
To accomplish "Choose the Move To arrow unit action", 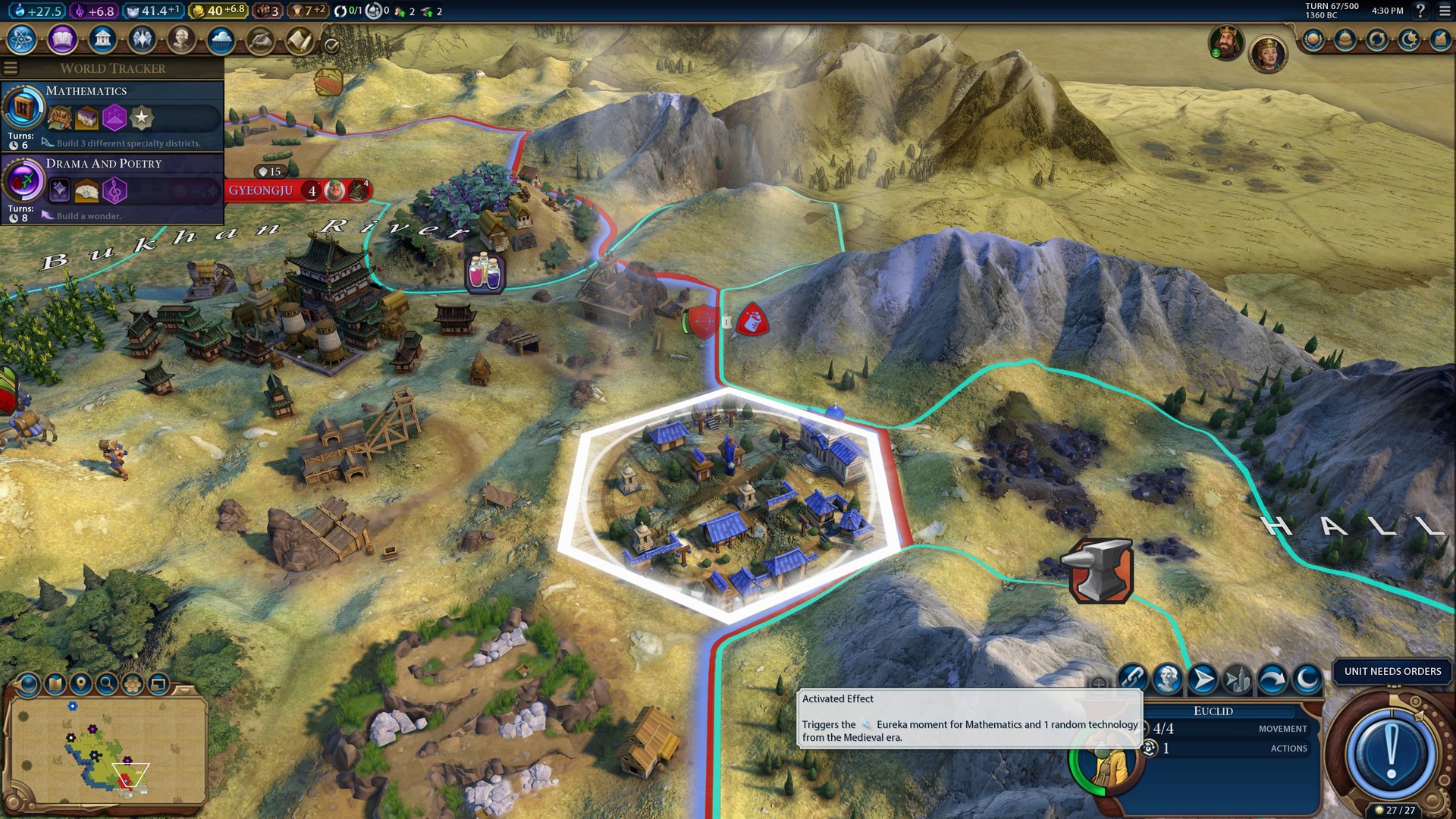I will [x=1202, y=679].
